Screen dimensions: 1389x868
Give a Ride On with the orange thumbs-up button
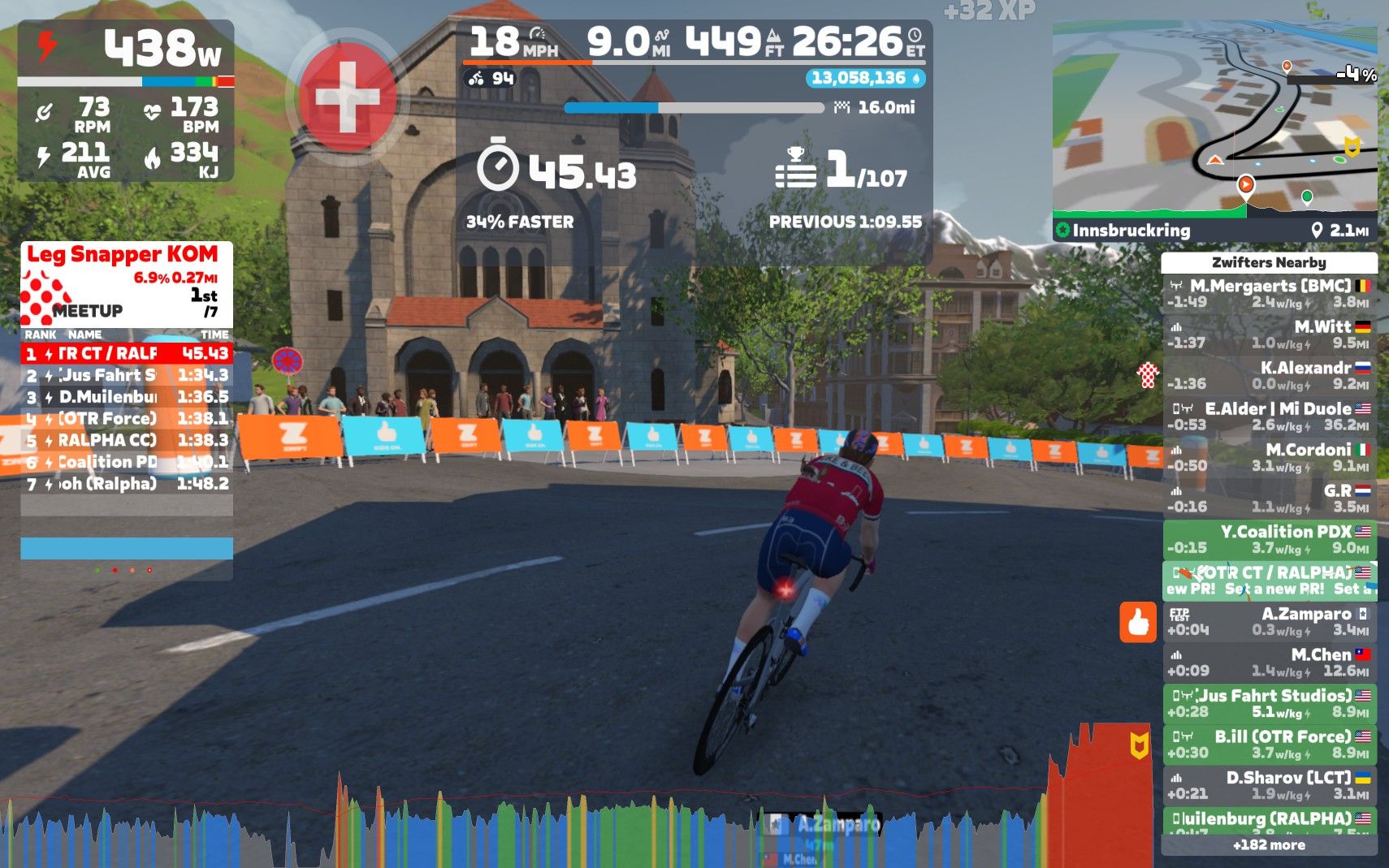tap(1137, 623)
